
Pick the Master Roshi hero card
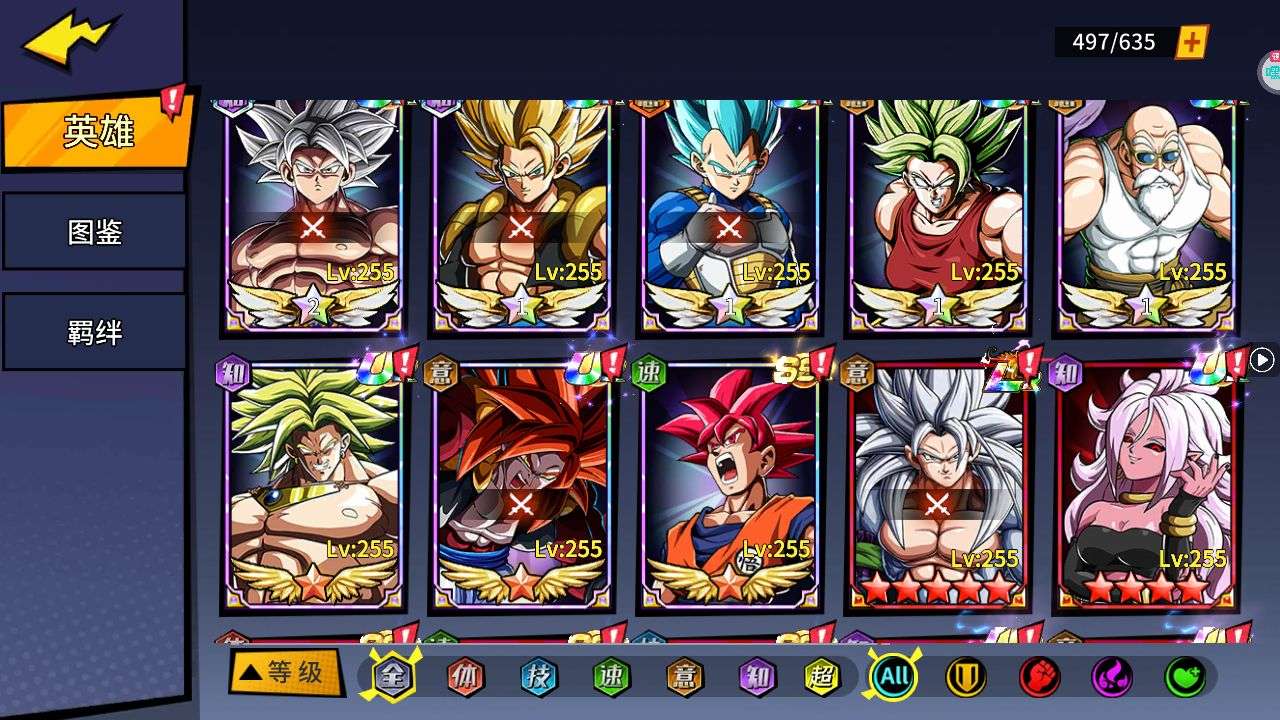click(x=1146, y=215)
